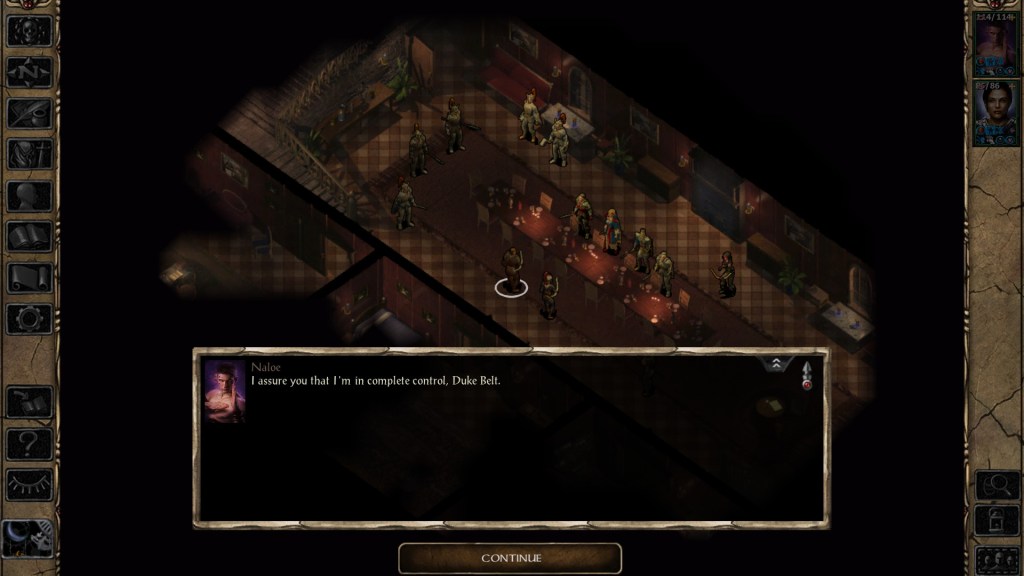Continue the dialogue with Naloe

[x=510, y=558]
